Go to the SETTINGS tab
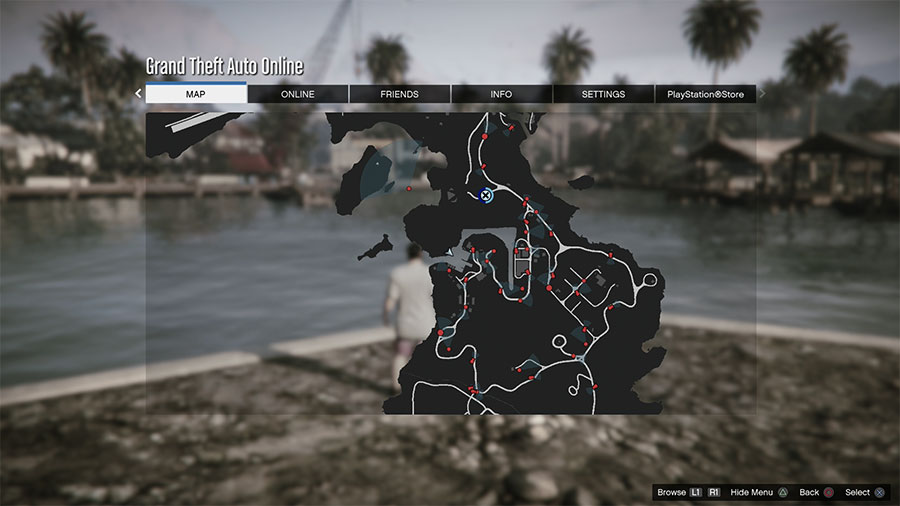 pos(603,94)
